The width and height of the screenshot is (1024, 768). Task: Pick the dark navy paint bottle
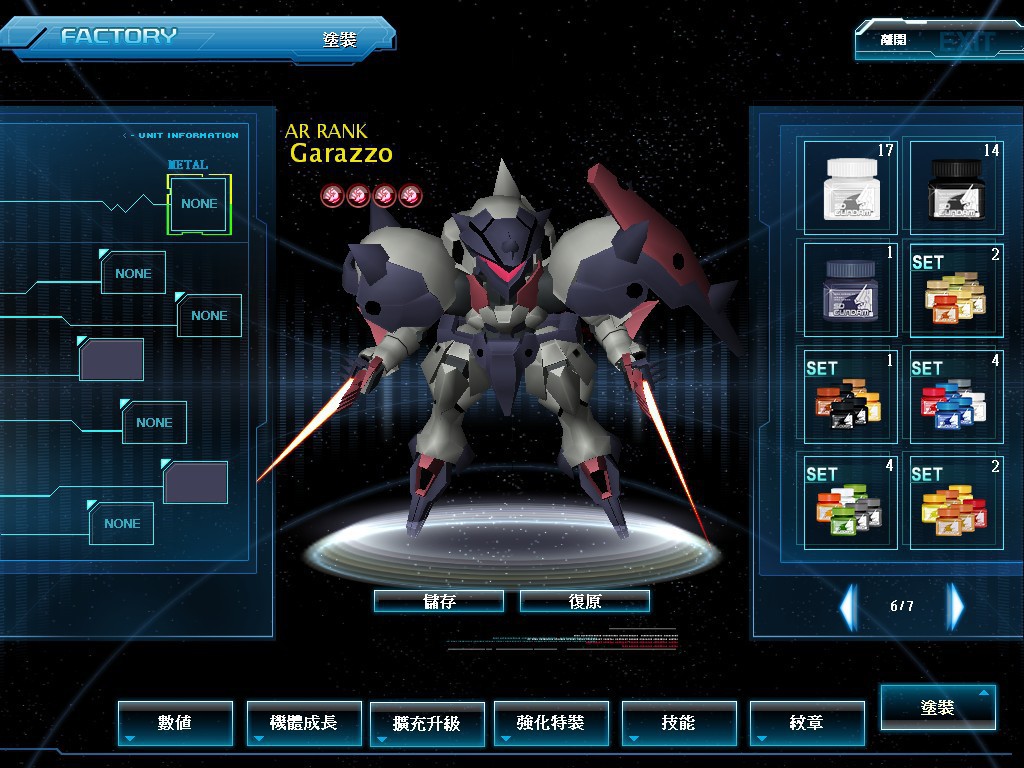click(851, 289)
